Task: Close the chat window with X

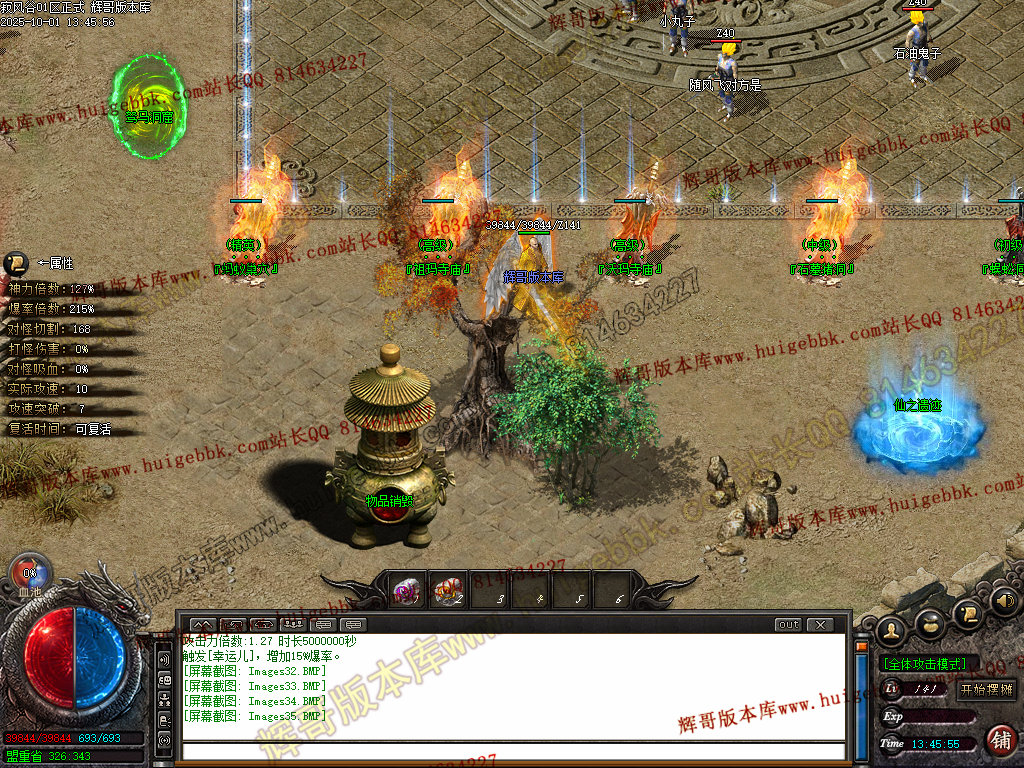Action: pos(819,625)
